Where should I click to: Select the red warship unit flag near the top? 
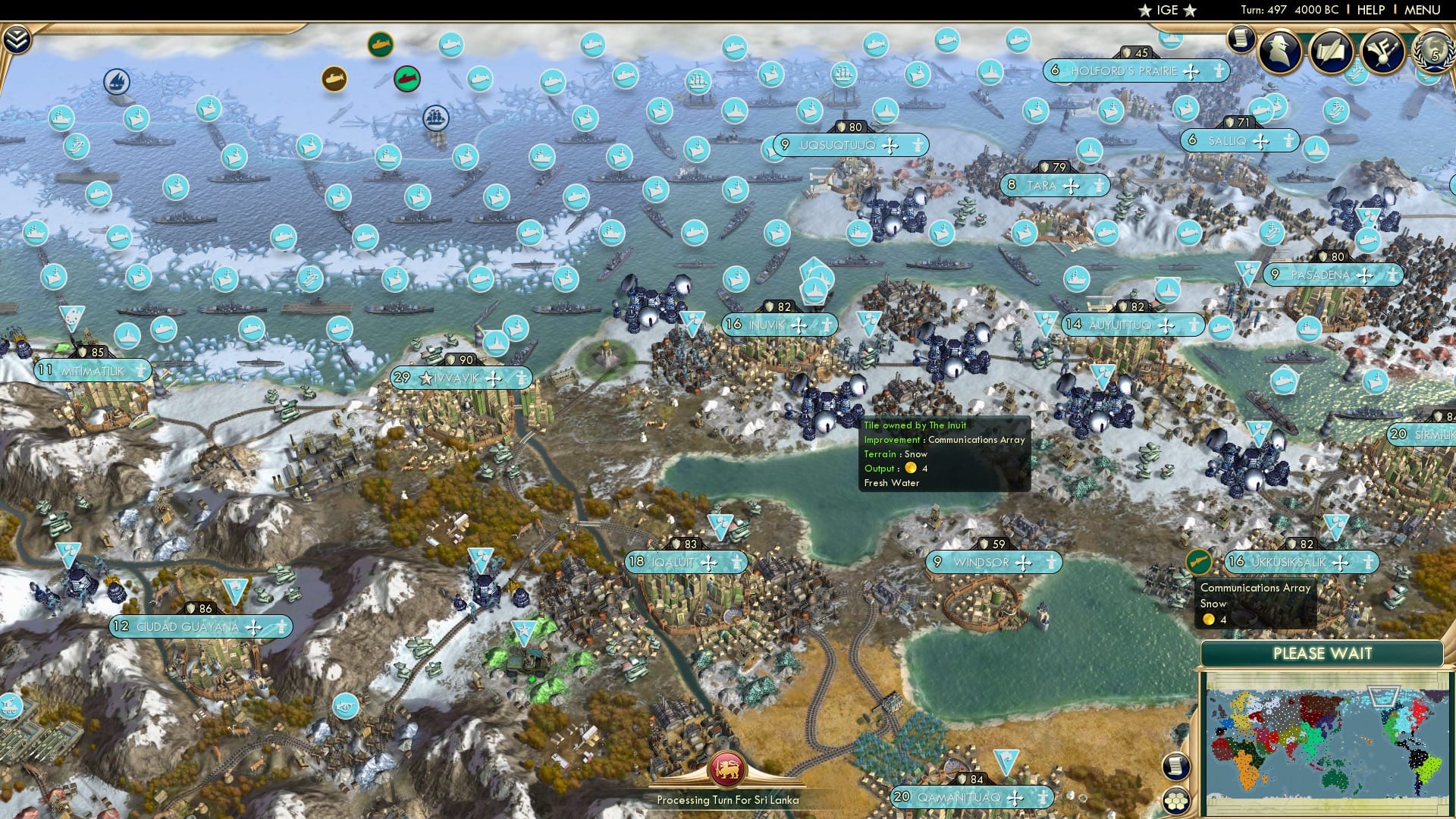(406, 79)
